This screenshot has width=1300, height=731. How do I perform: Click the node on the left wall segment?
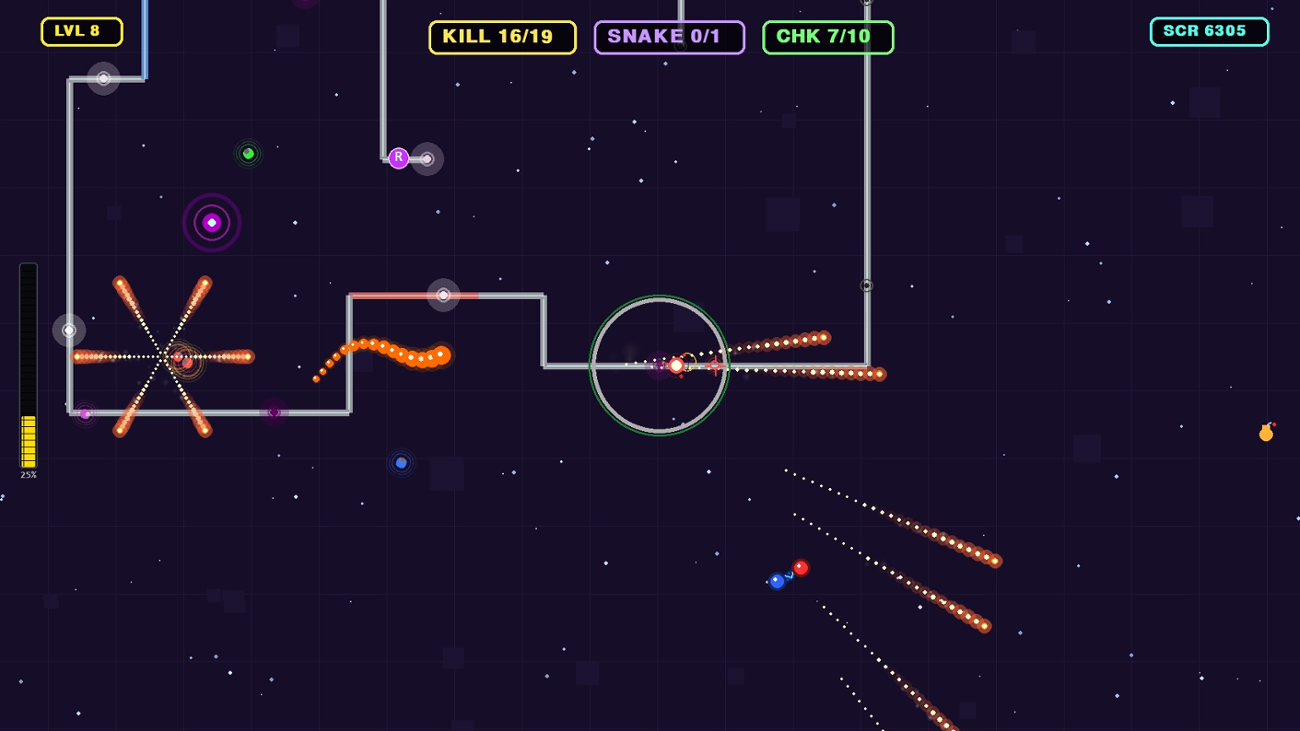click(x=68, y=328)
